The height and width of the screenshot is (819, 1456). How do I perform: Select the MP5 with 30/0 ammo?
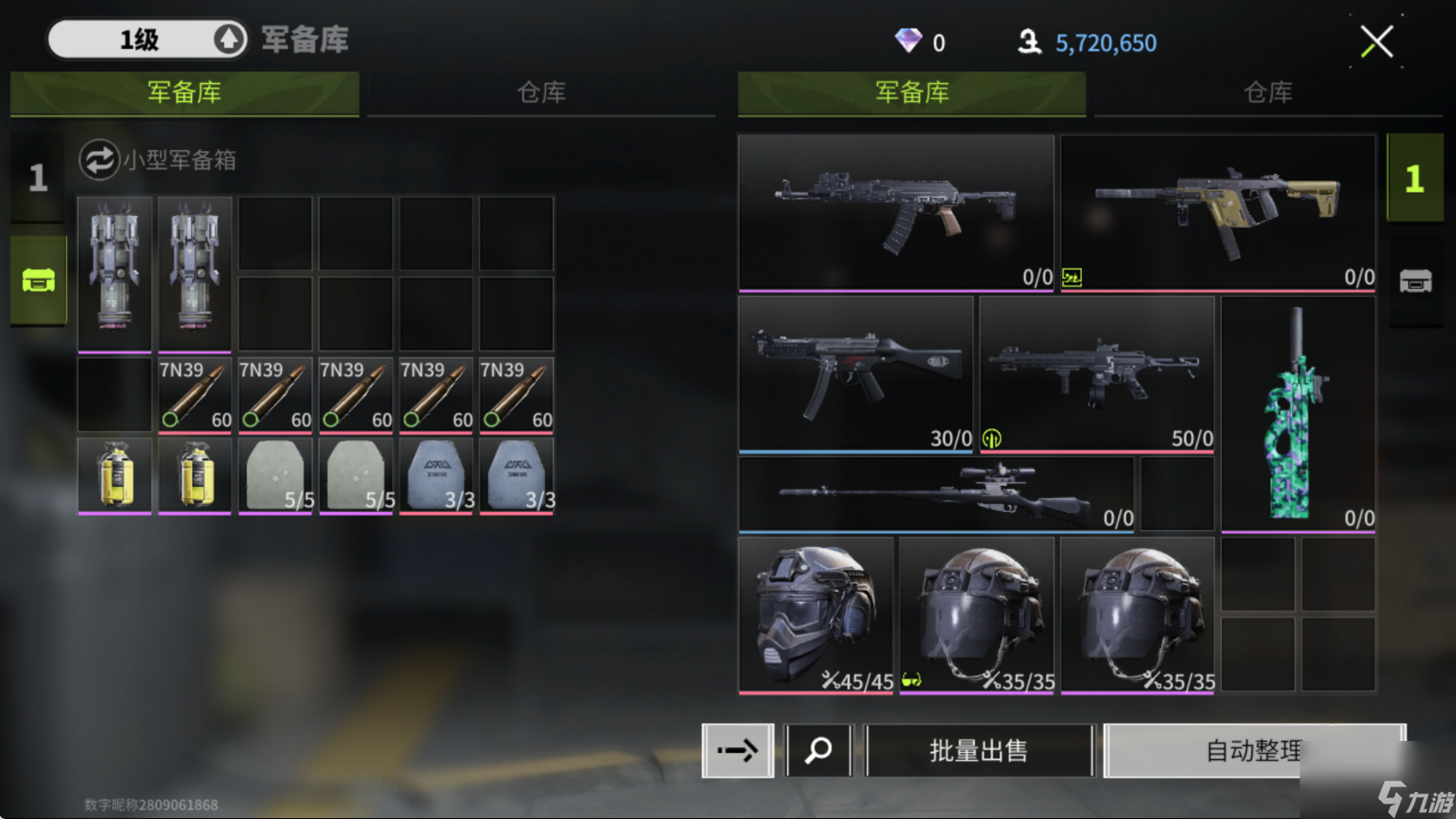pos(856,374)
